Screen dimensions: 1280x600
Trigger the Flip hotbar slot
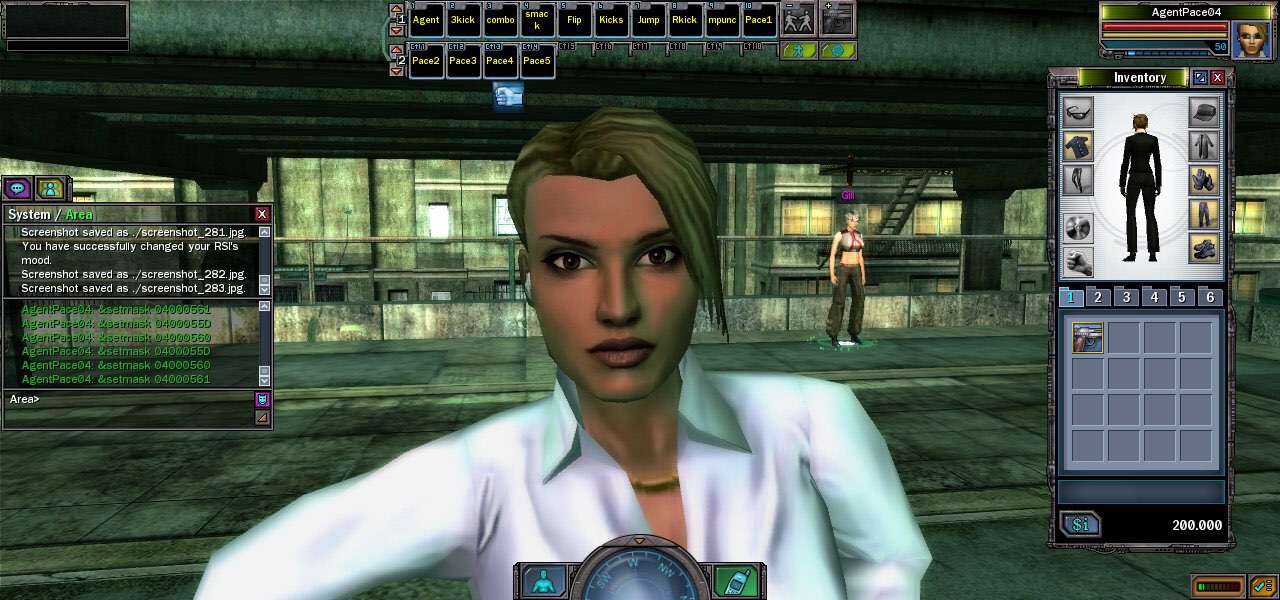click(574, 20)
